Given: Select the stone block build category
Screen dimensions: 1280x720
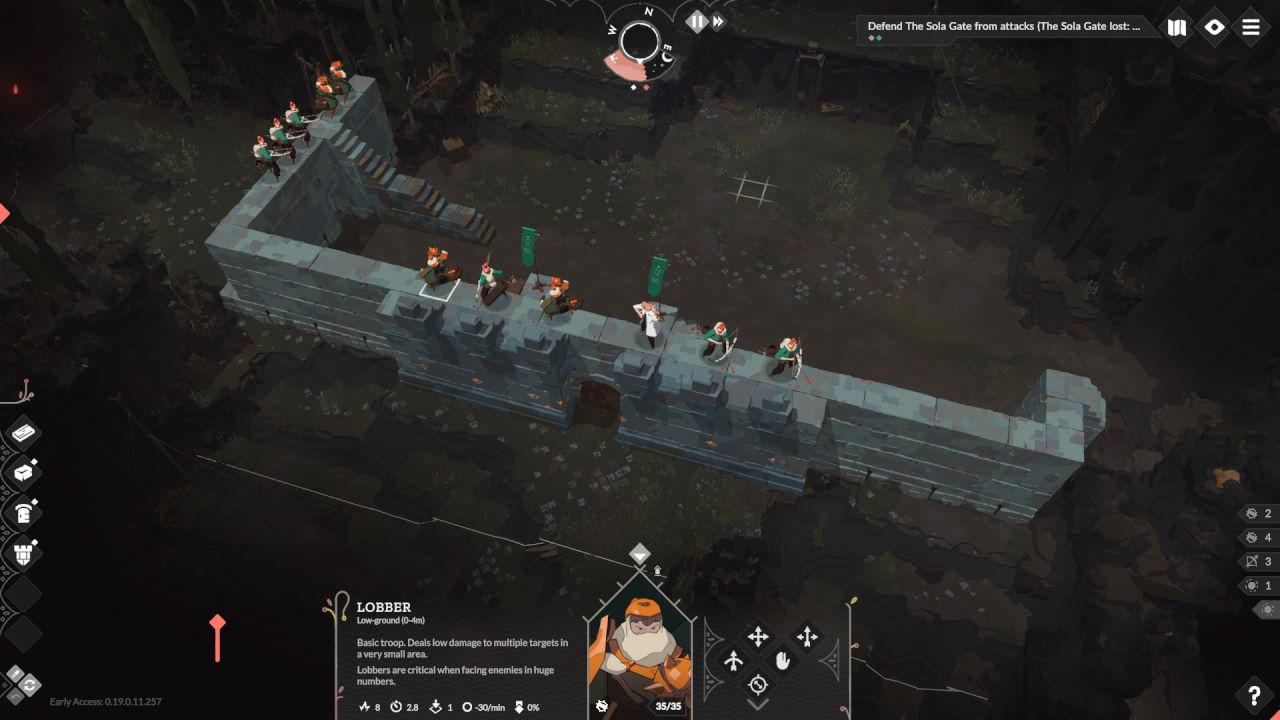Looking at the screenshot, I should tap(23, 473).
